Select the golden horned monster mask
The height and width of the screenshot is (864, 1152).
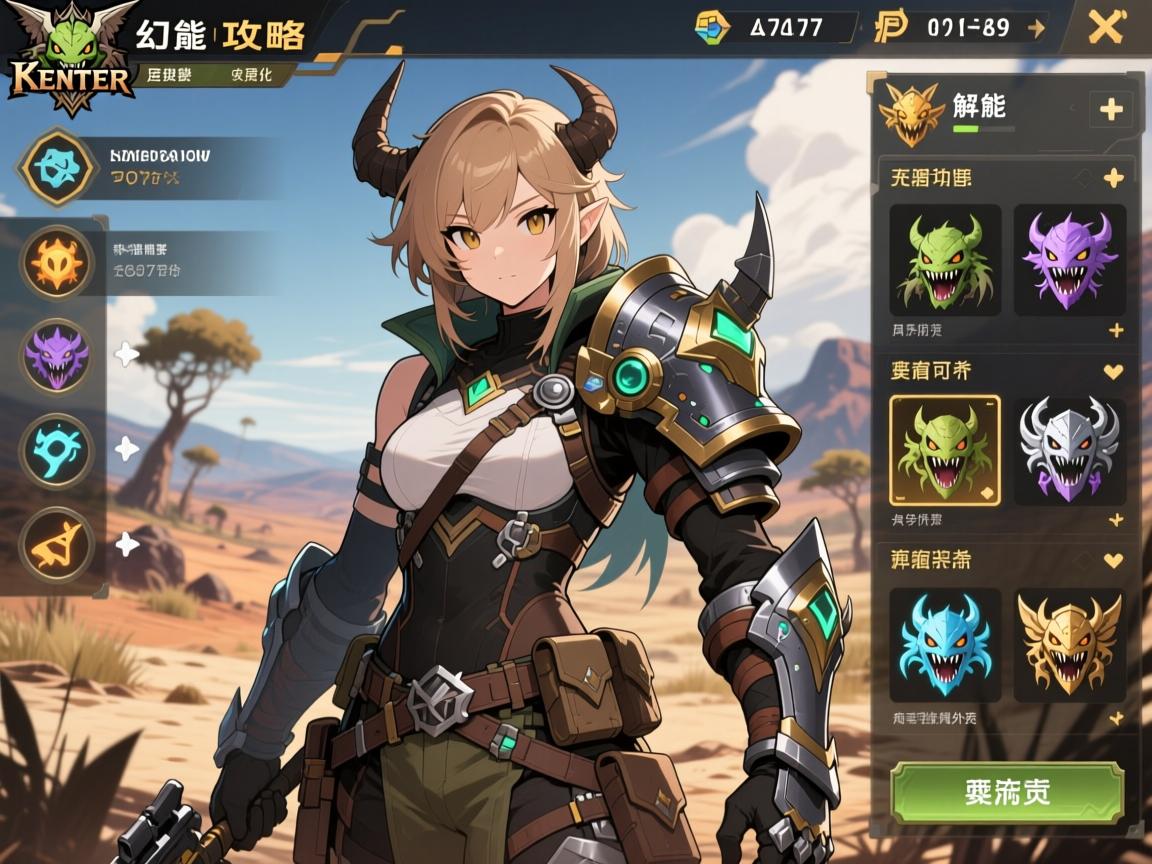[1069, 643]
